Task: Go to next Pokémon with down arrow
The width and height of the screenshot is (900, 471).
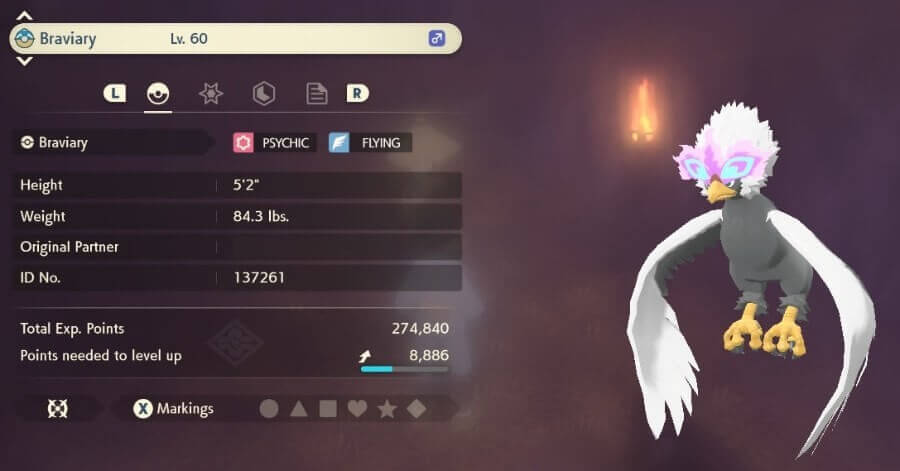Action: [x=25, y=61]
